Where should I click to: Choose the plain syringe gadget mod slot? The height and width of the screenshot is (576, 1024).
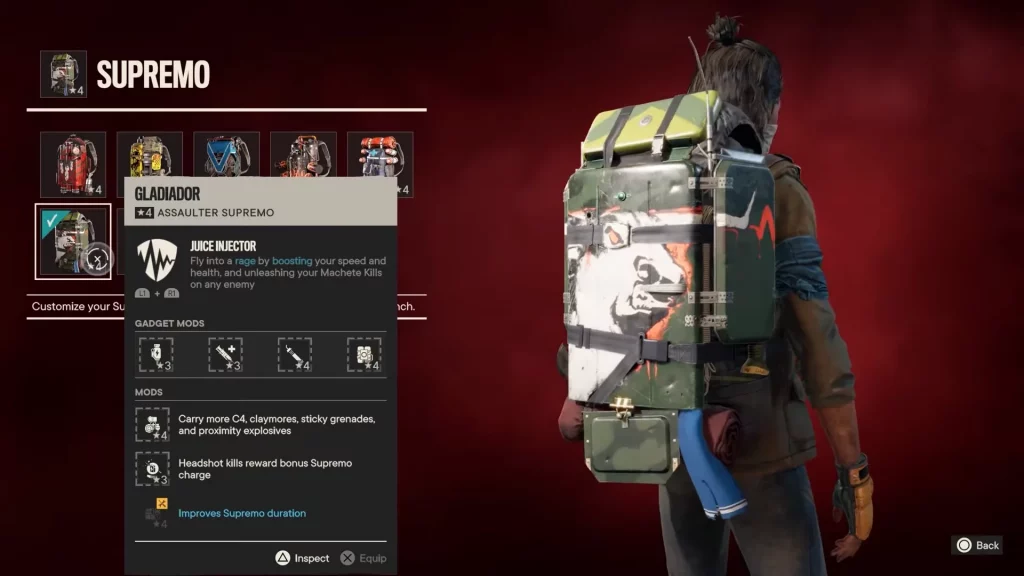tap(294, 354)
